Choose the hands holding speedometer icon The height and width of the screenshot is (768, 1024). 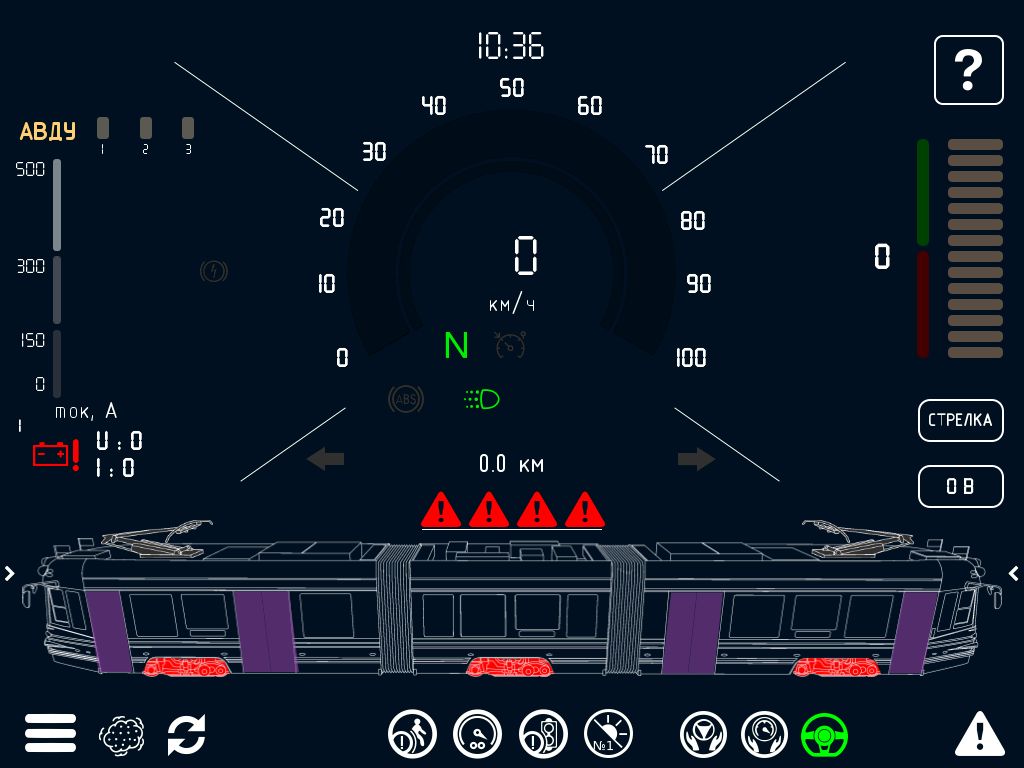point(765,735)
